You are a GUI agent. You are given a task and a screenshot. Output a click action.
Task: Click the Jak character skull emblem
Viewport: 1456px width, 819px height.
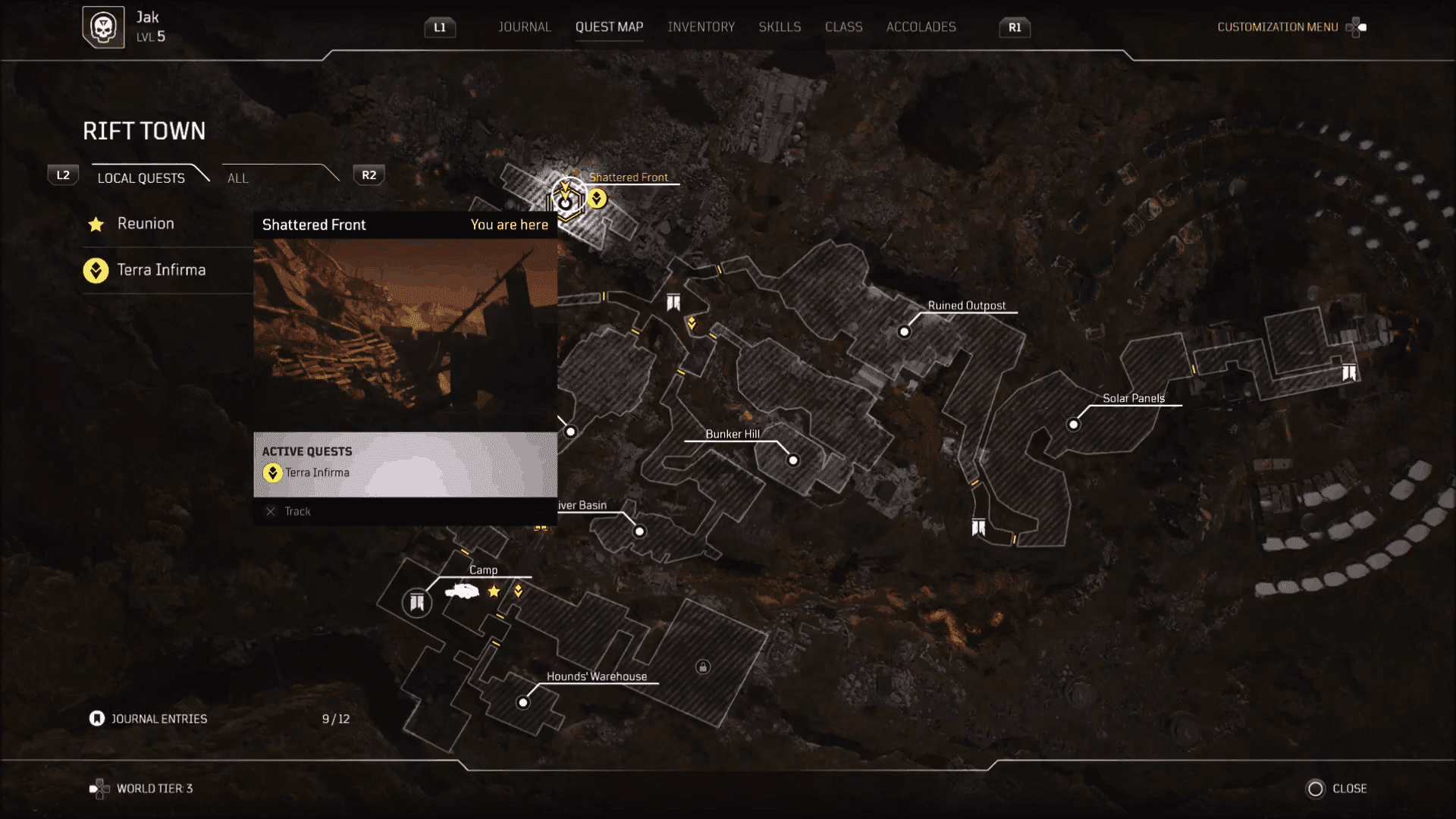tap(104, 27)
